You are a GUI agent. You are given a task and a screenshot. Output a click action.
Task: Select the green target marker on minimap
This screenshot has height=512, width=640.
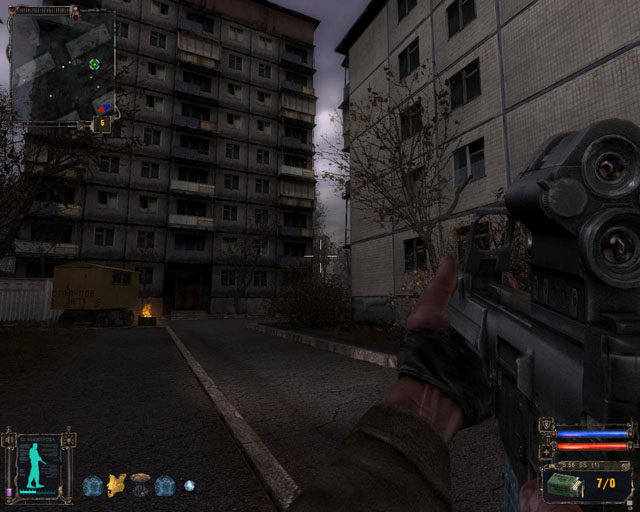pyautogui.click(x=94, y=65)
